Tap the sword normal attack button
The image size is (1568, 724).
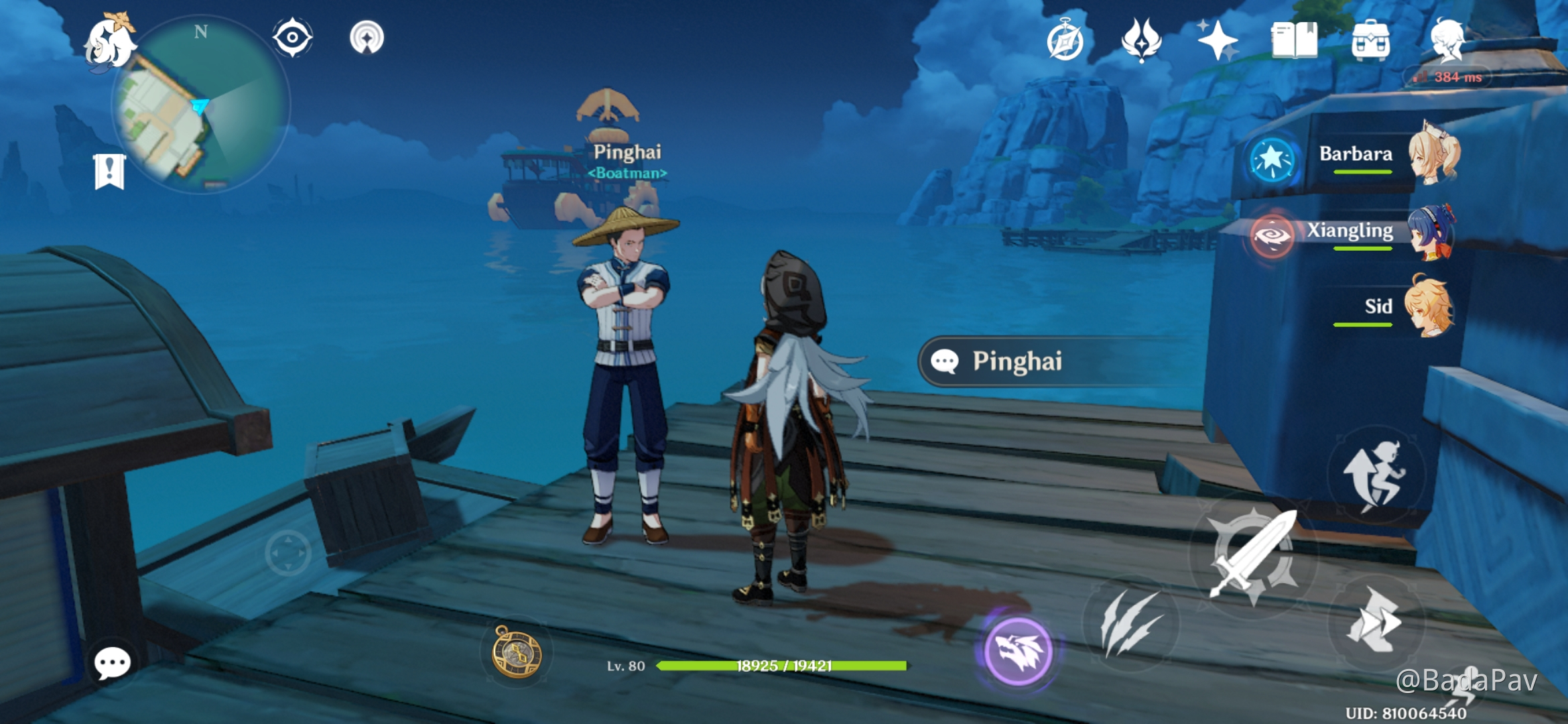(1253, 555)
